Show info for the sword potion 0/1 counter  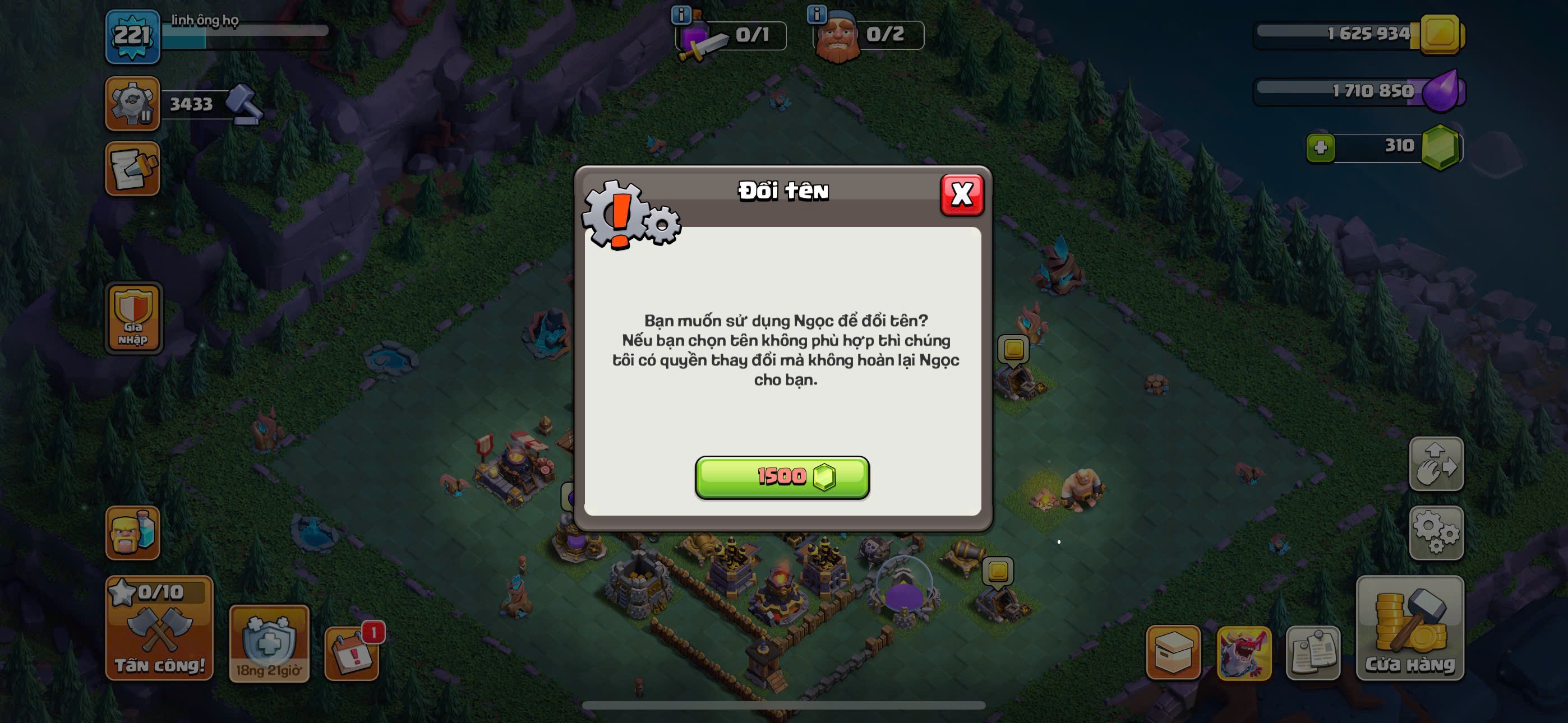(x=680, y=14)
